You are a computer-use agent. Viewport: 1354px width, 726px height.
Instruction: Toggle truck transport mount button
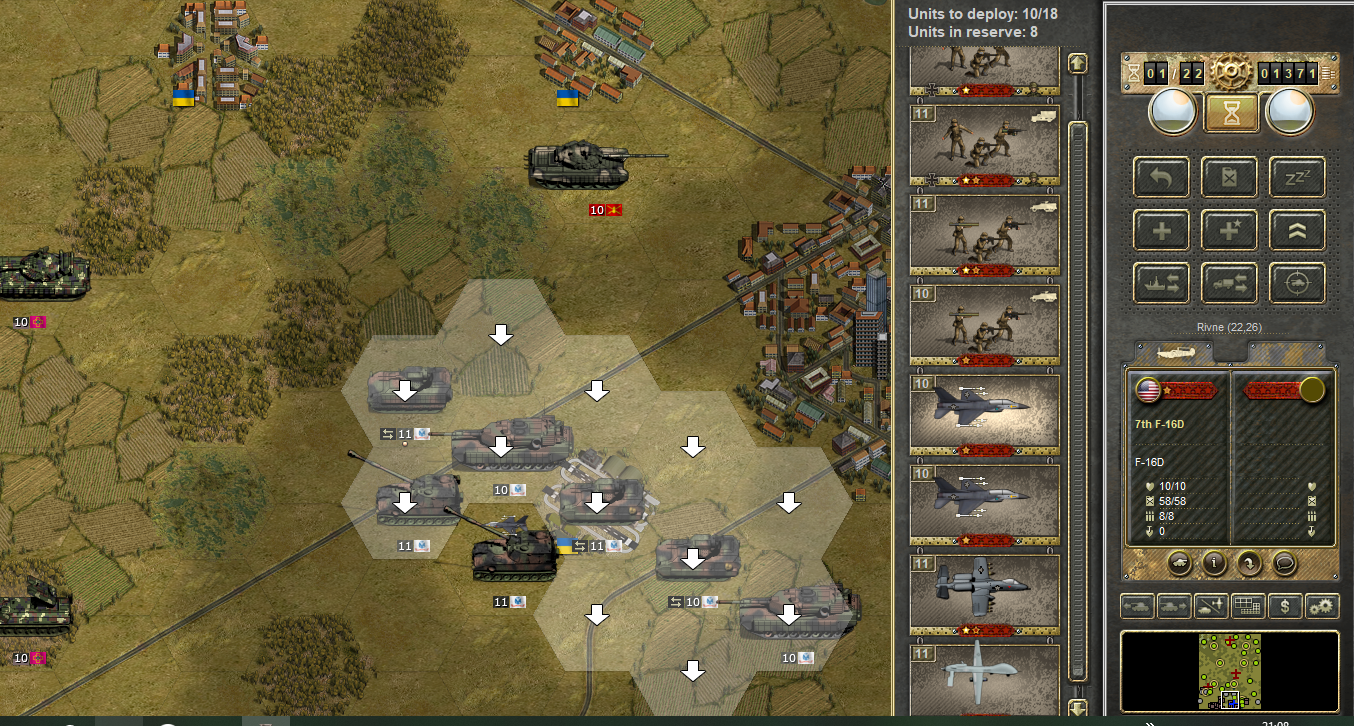pos(1229,283)
